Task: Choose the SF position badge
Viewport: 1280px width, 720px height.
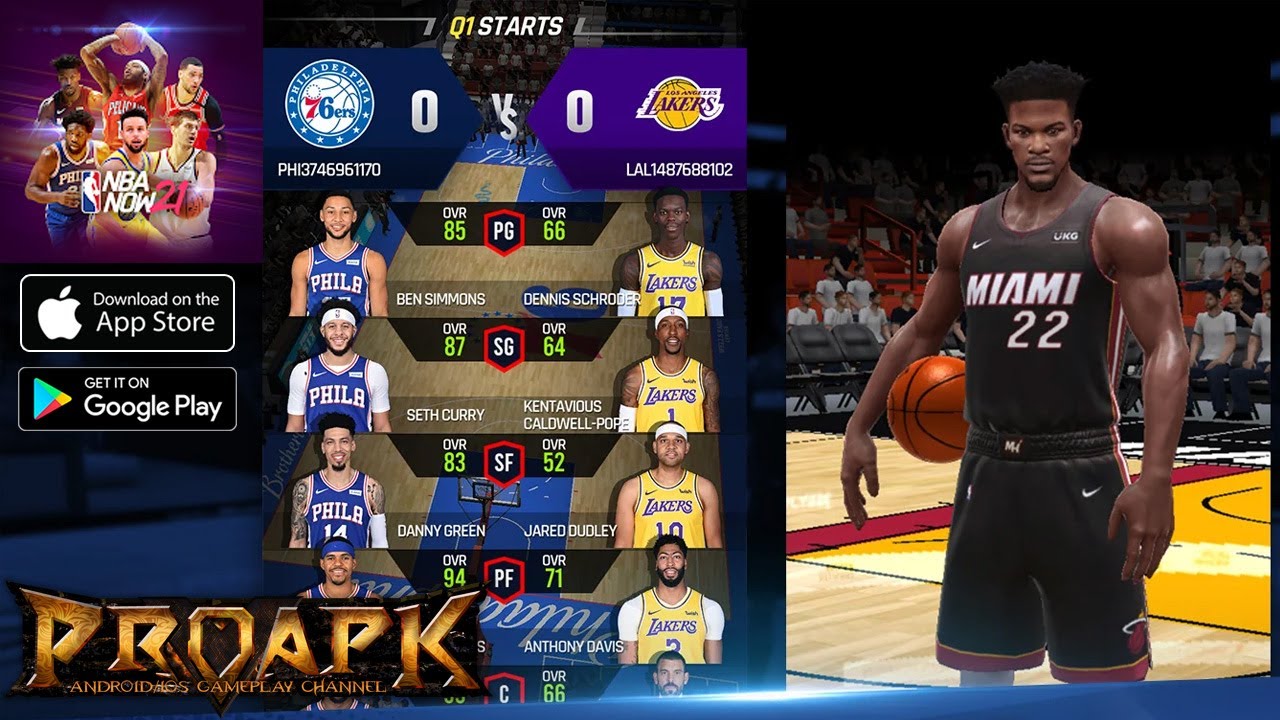Action: pyautogui.click(x=503, y=463)
